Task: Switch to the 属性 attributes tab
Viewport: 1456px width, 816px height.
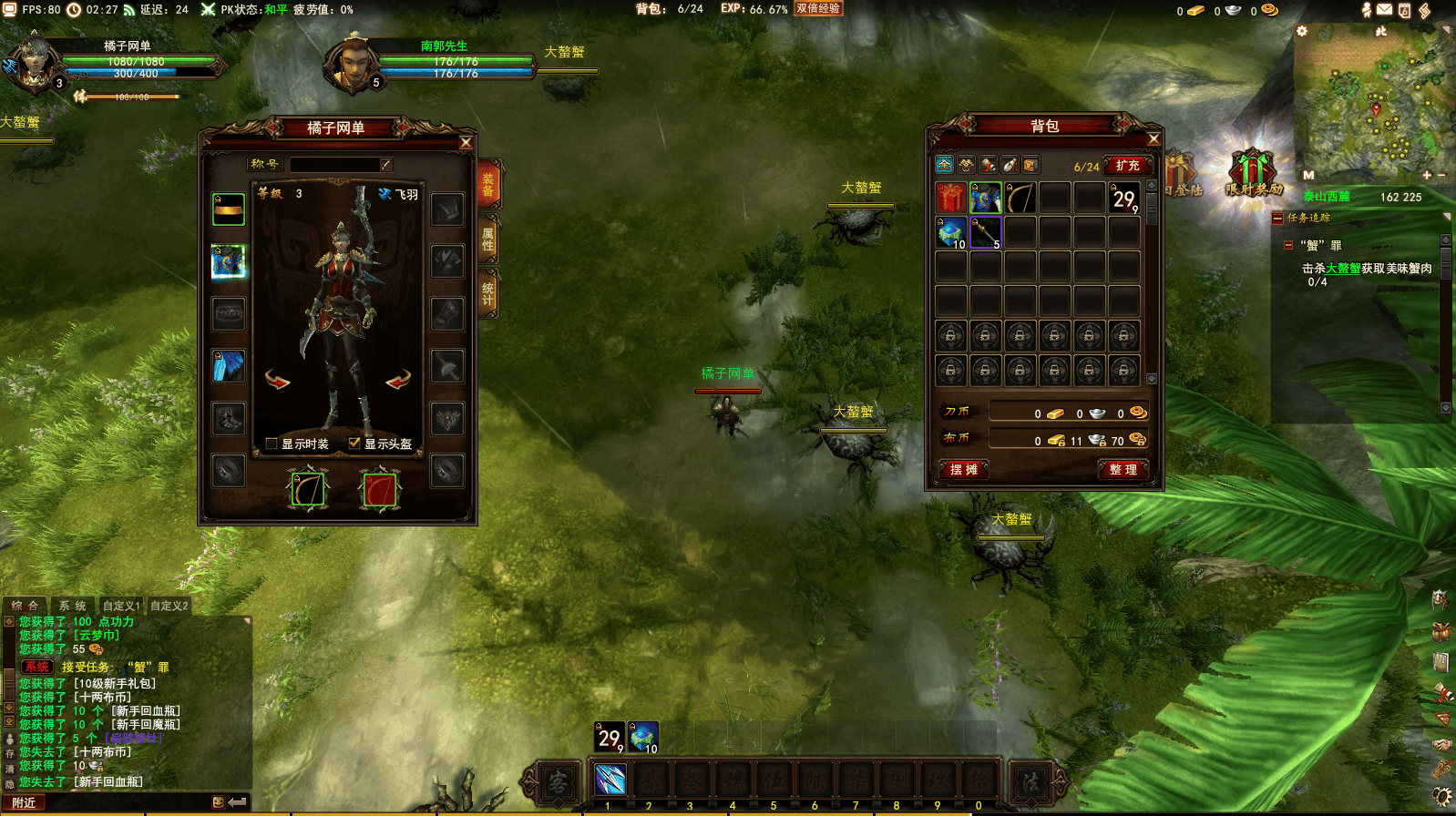Action: point(488,240)
